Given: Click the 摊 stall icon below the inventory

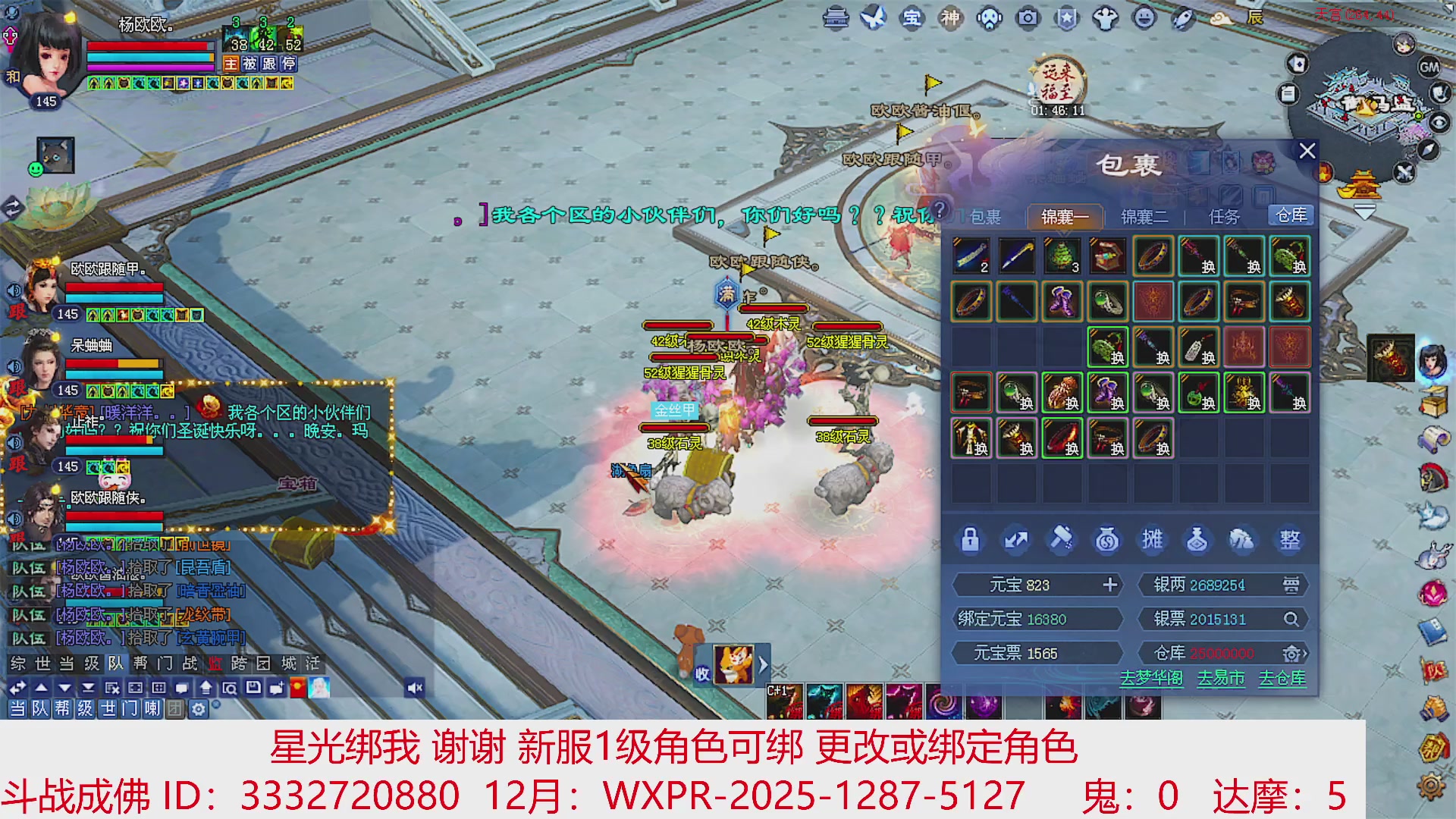Looking at the screenshot, I should click(x=1153, y=540).
